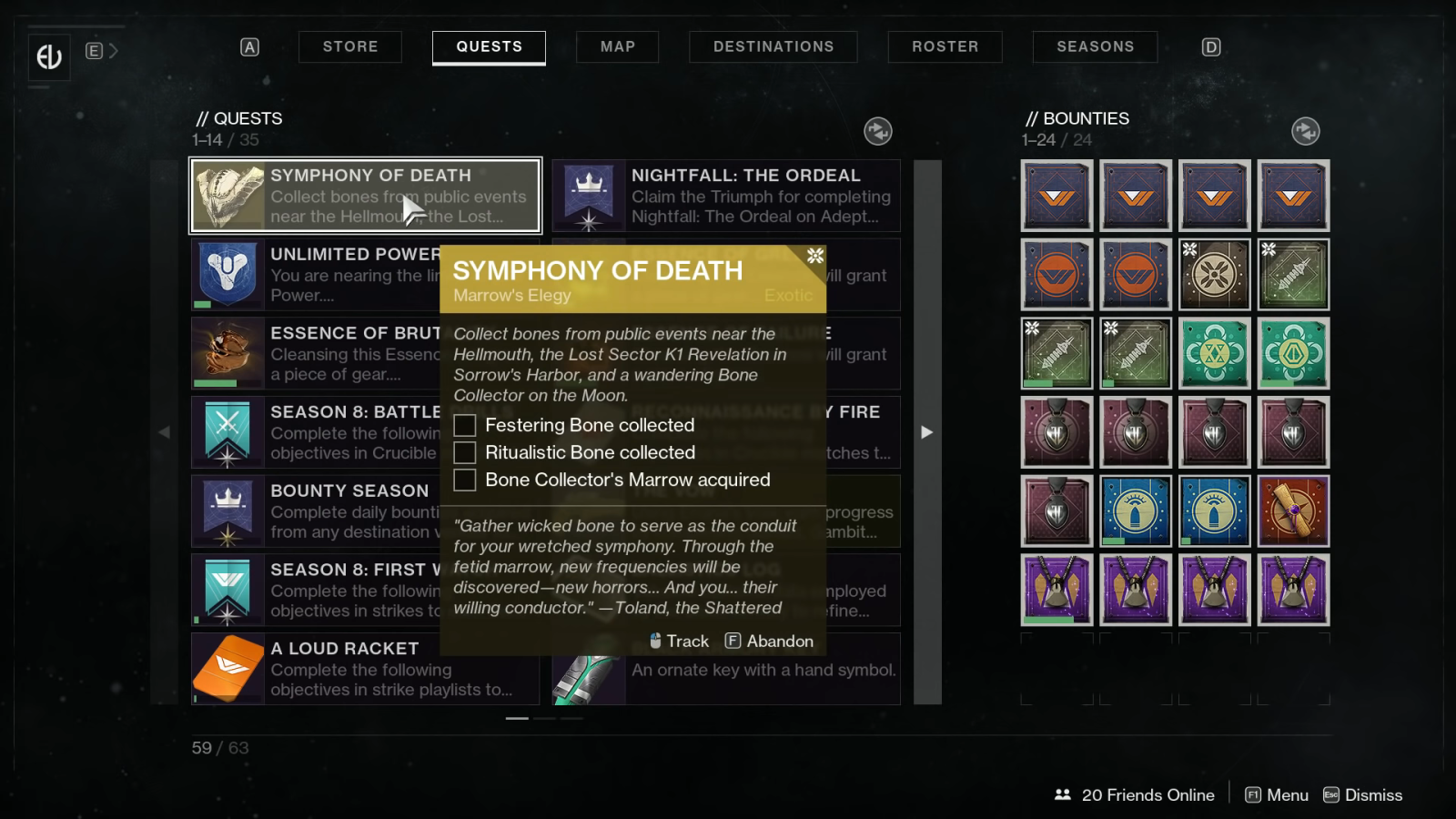This screenshot has width=1456, height=819.
Task: Open the 20 Friends Online roster
Action: (x=1135, y=794)
